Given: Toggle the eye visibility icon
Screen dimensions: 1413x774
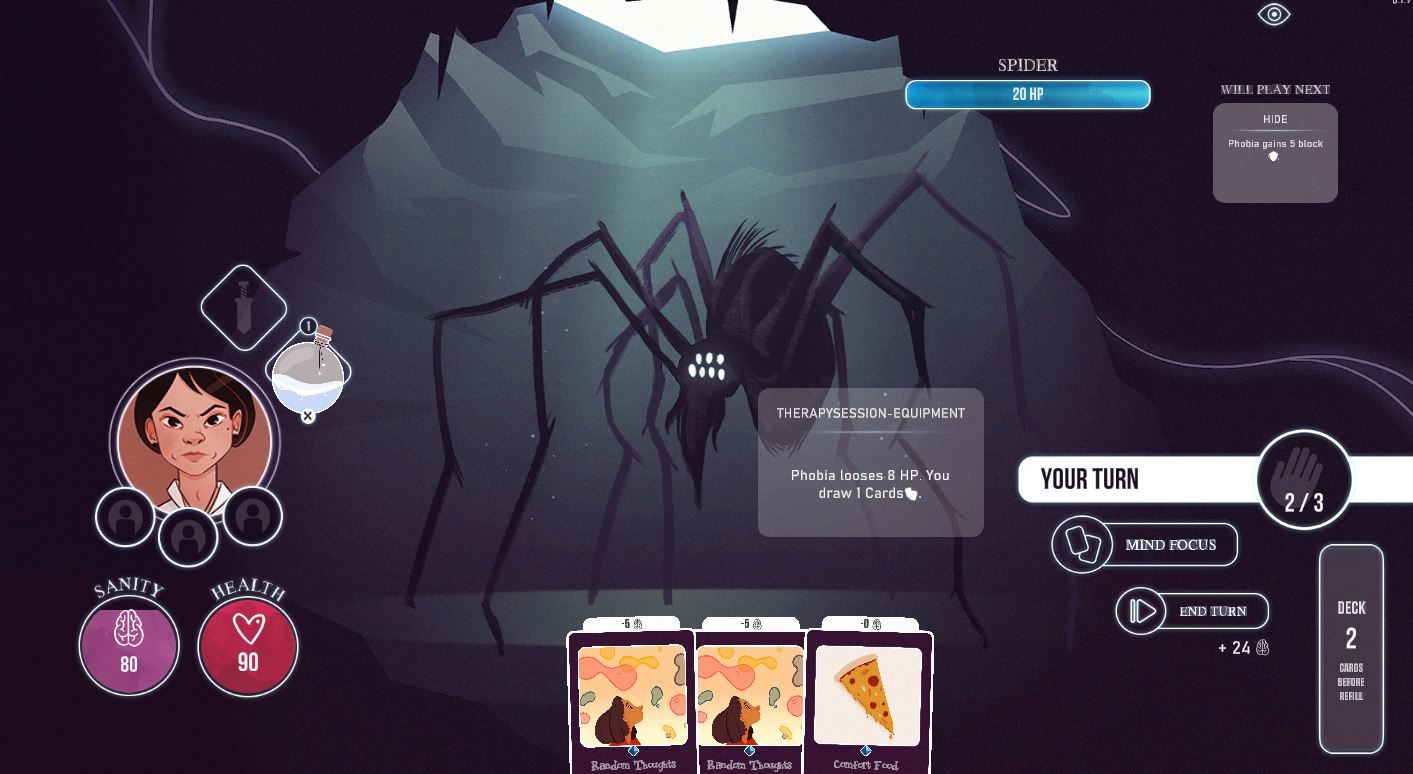Looking at the screenshot, I should 1274,14.
